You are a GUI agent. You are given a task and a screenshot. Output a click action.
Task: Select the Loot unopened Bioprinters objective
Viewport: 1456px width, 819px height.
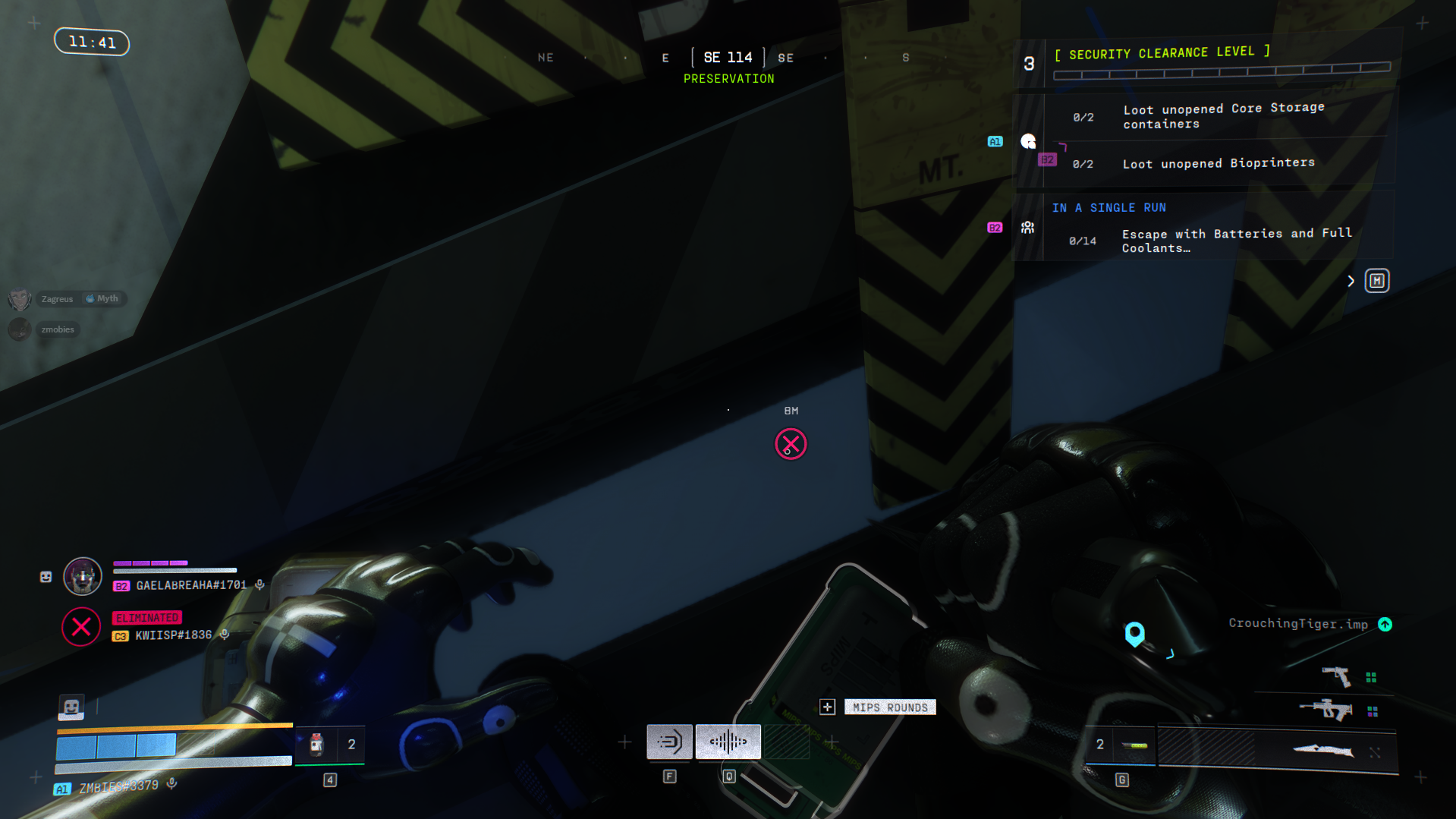coord(1218,163)
